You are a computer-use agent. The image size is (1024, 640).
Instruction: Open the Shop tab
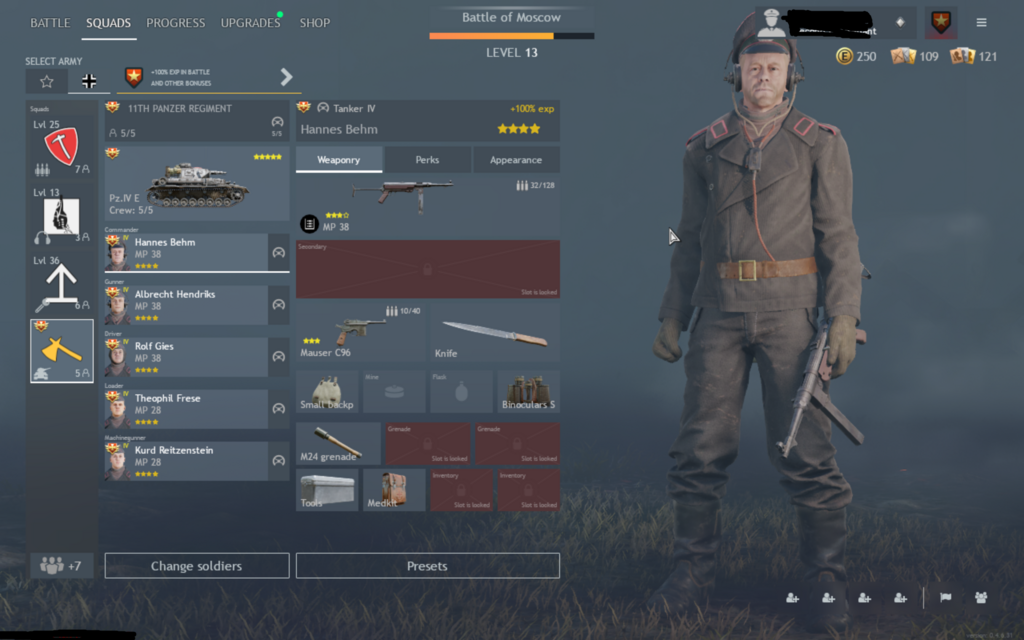[315, 23]
